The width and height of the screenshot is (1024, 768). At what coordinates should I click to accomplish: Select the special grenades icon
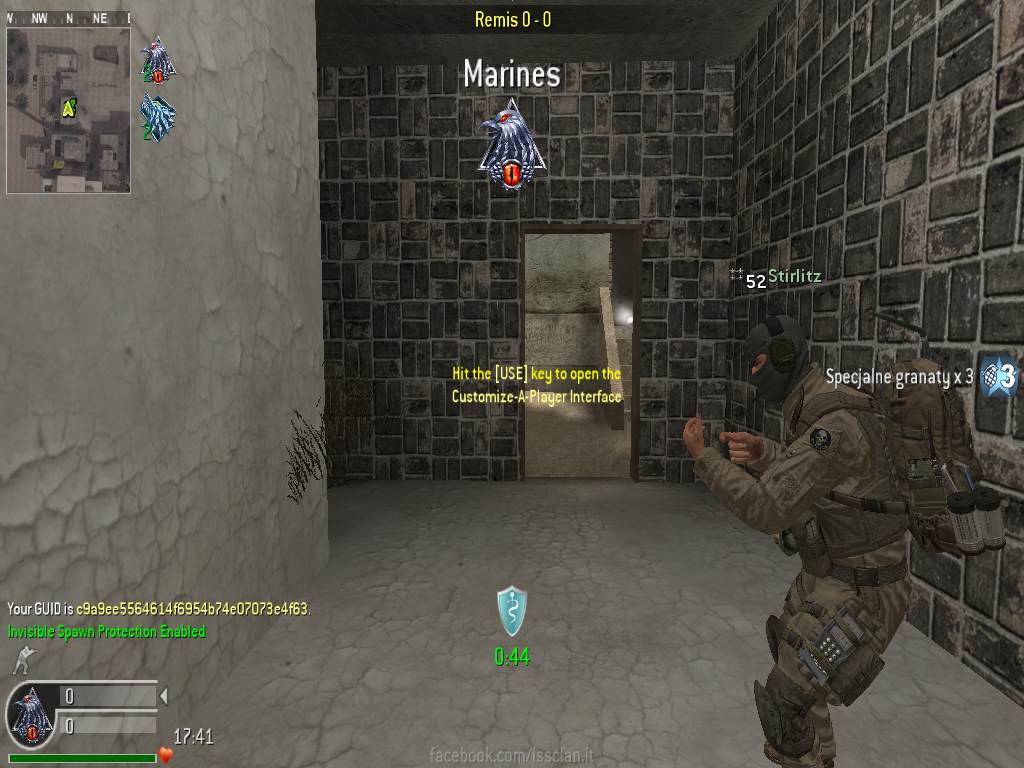click(x=999, y=376)
